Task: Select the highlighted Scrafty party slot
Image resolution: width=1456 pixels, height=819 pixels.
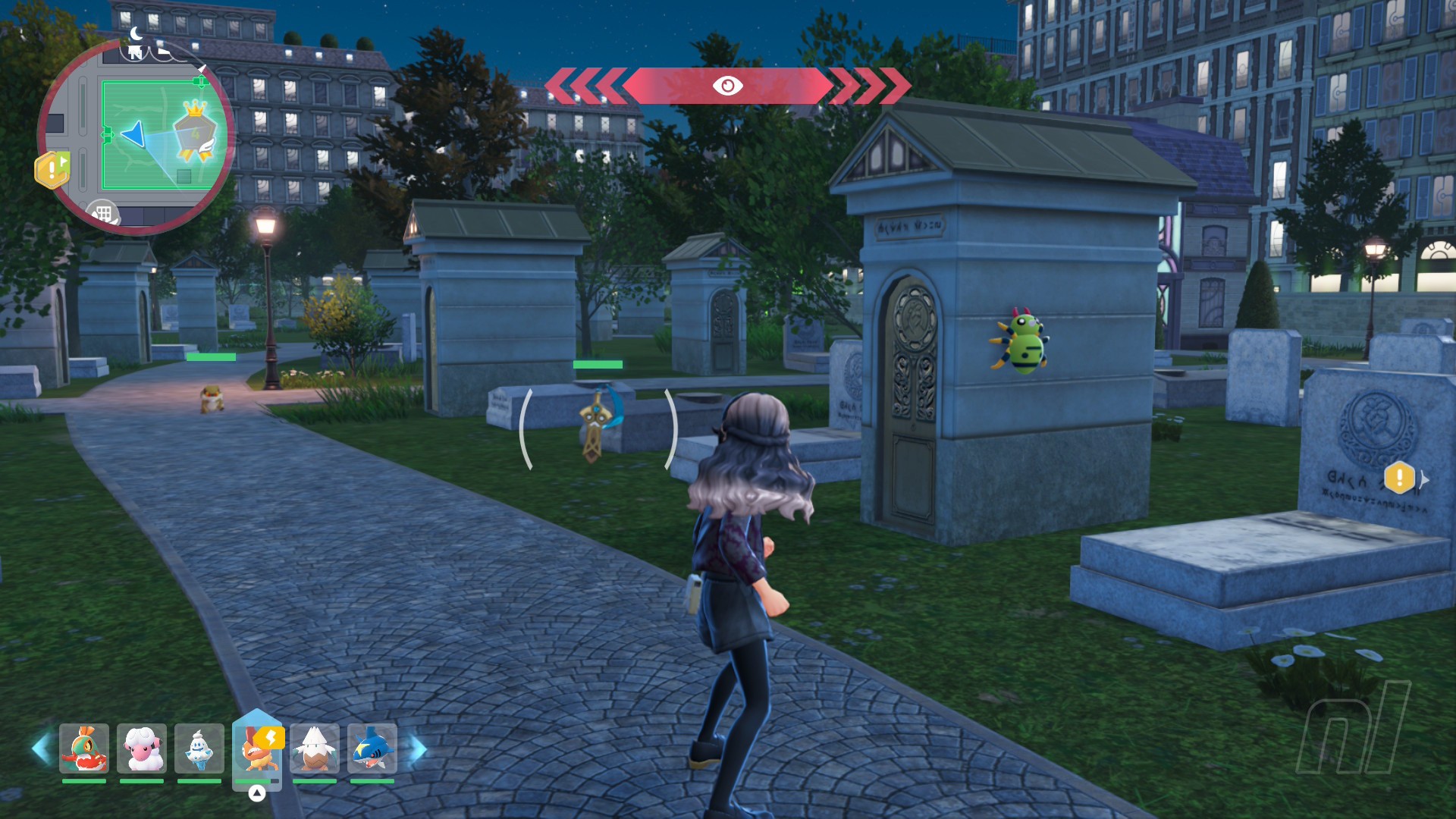Action: [258, 748]
